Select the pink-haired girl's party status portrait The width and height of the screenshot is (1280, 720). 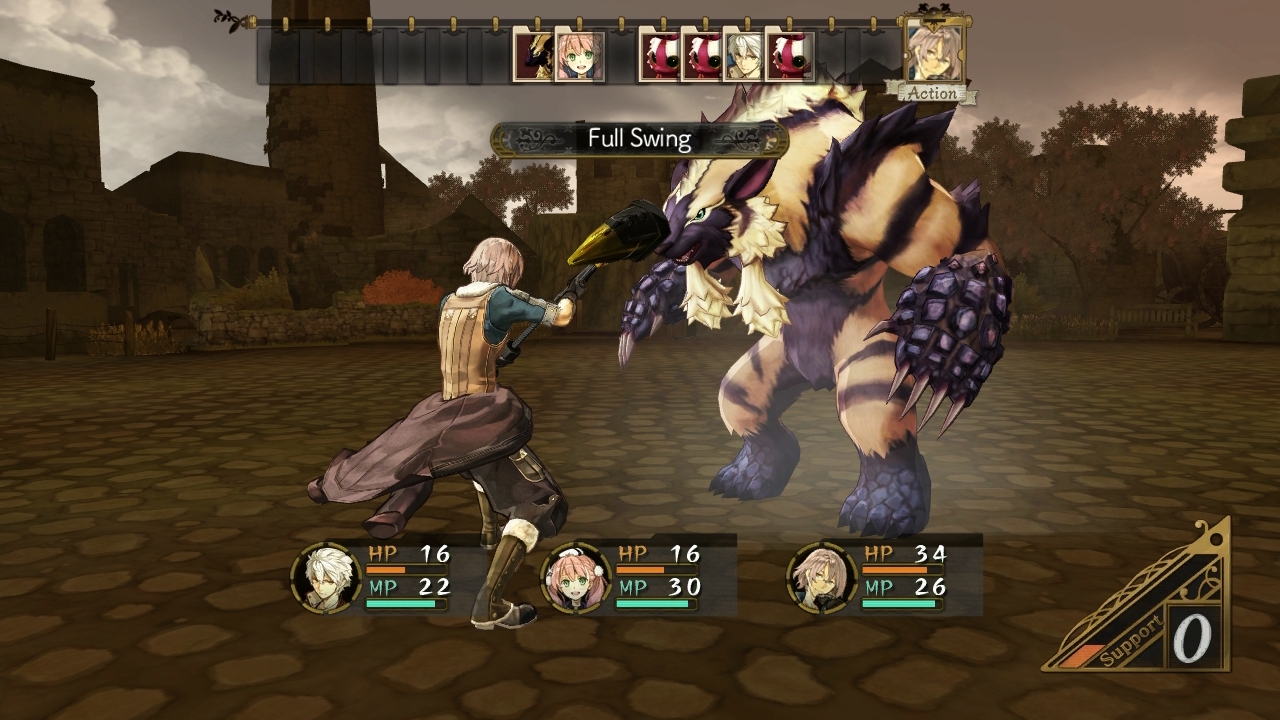[x=575, y=578]
